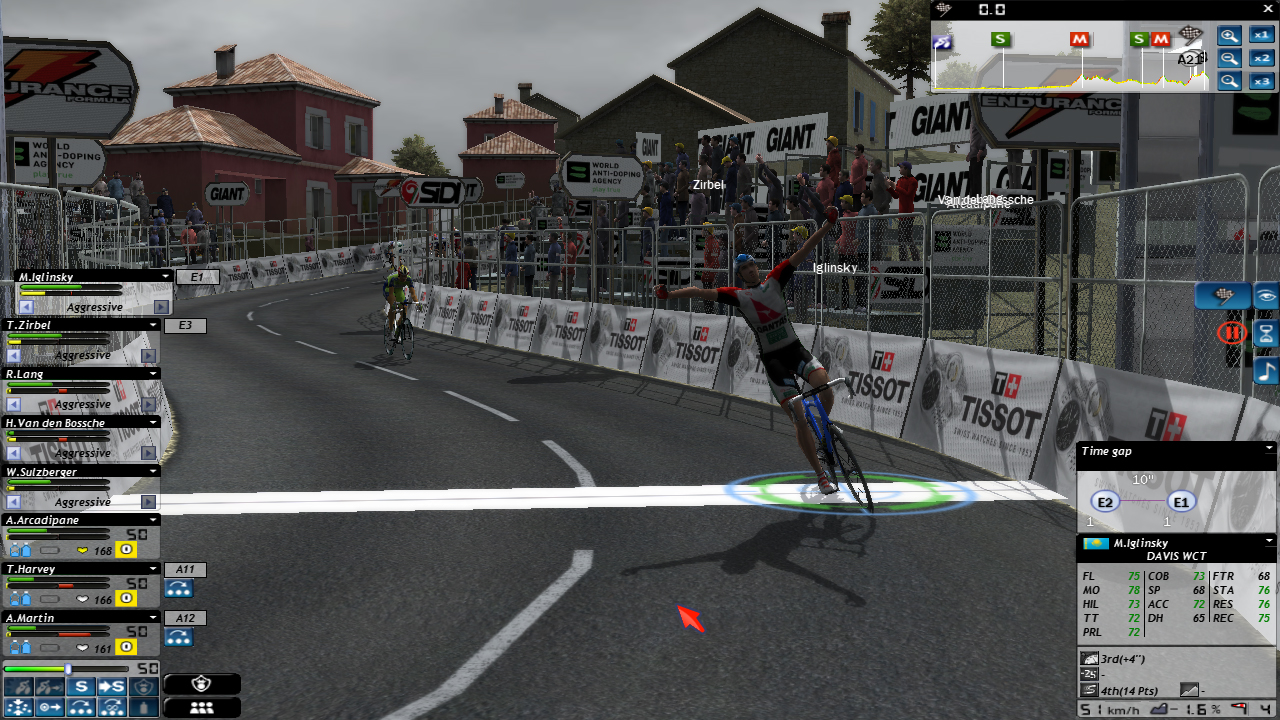
Task: Zoom in on the stage profile
Action: [1229, 36]
